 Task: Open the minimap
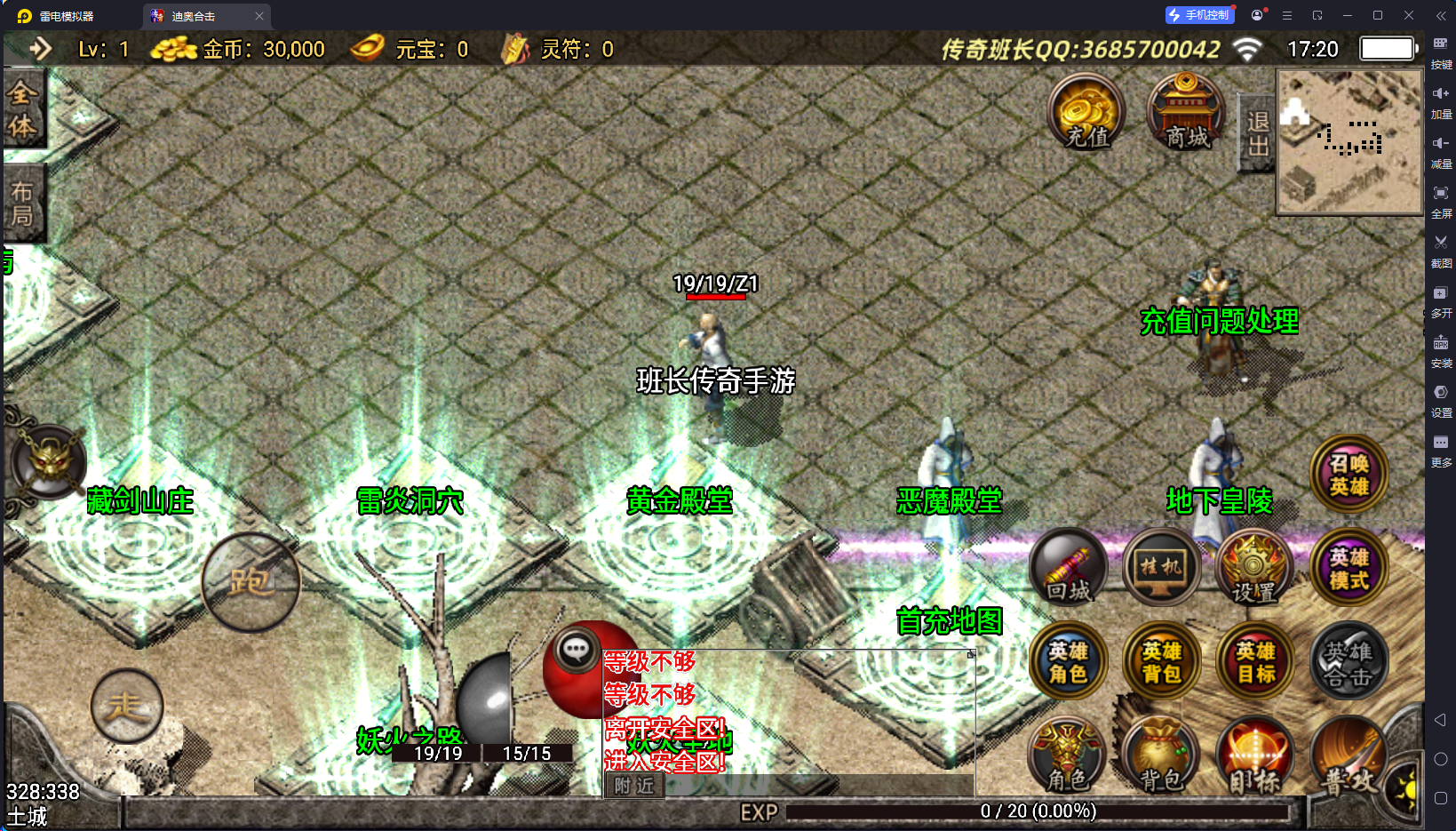click(x=1349, y=142)
